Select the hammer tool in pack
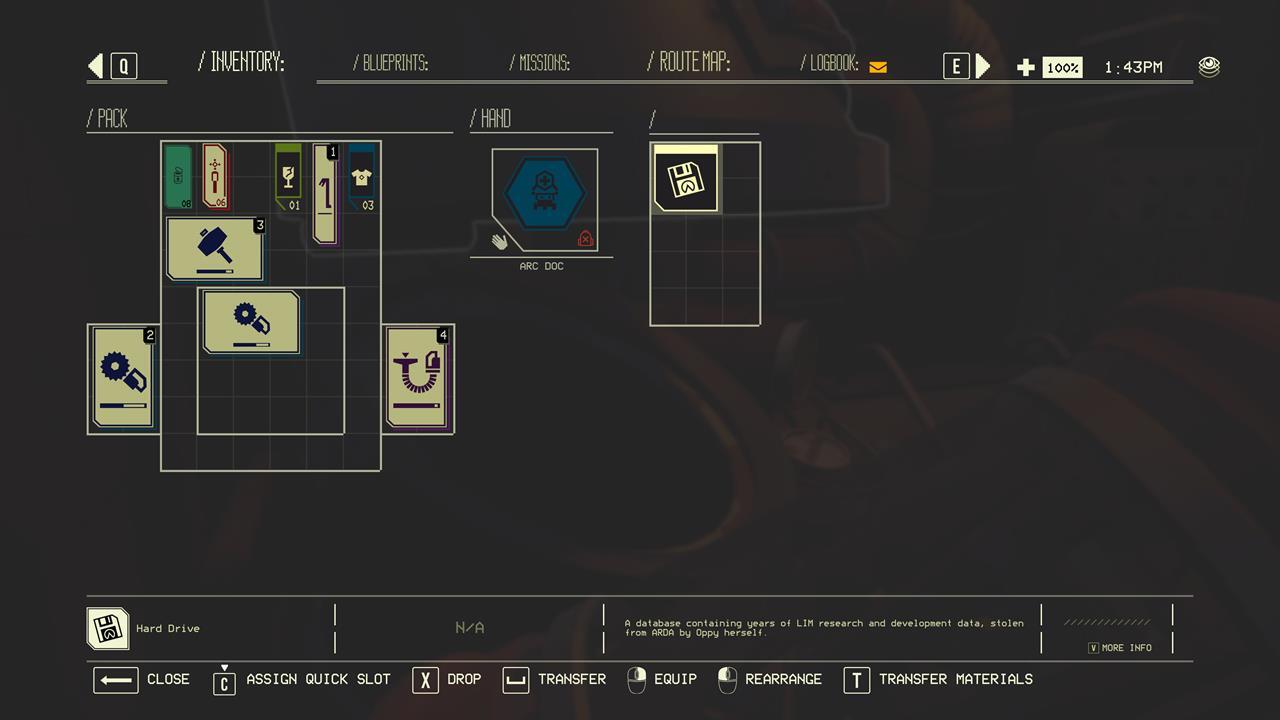The width and height of the screenshot is (1280, 720). [215, 248]
